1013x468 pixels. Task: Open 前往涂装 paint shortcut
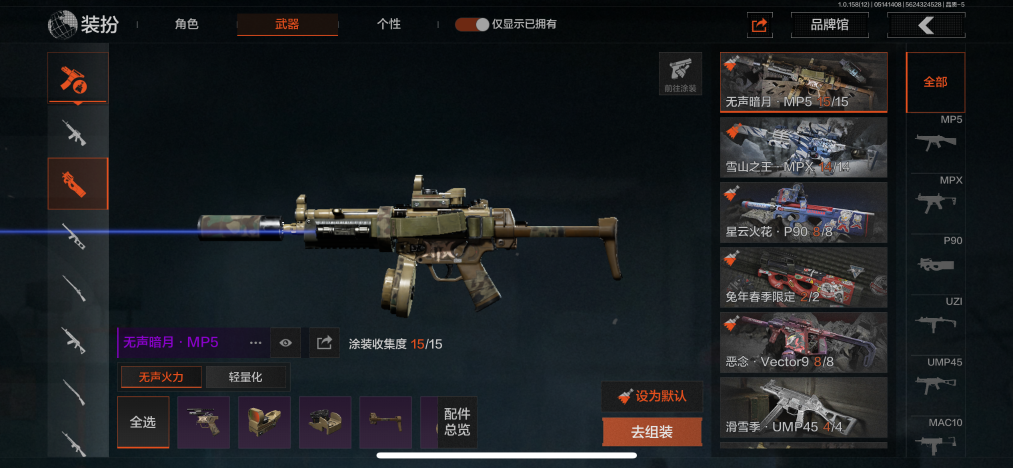pyautogui.click(x=679, y=74)
